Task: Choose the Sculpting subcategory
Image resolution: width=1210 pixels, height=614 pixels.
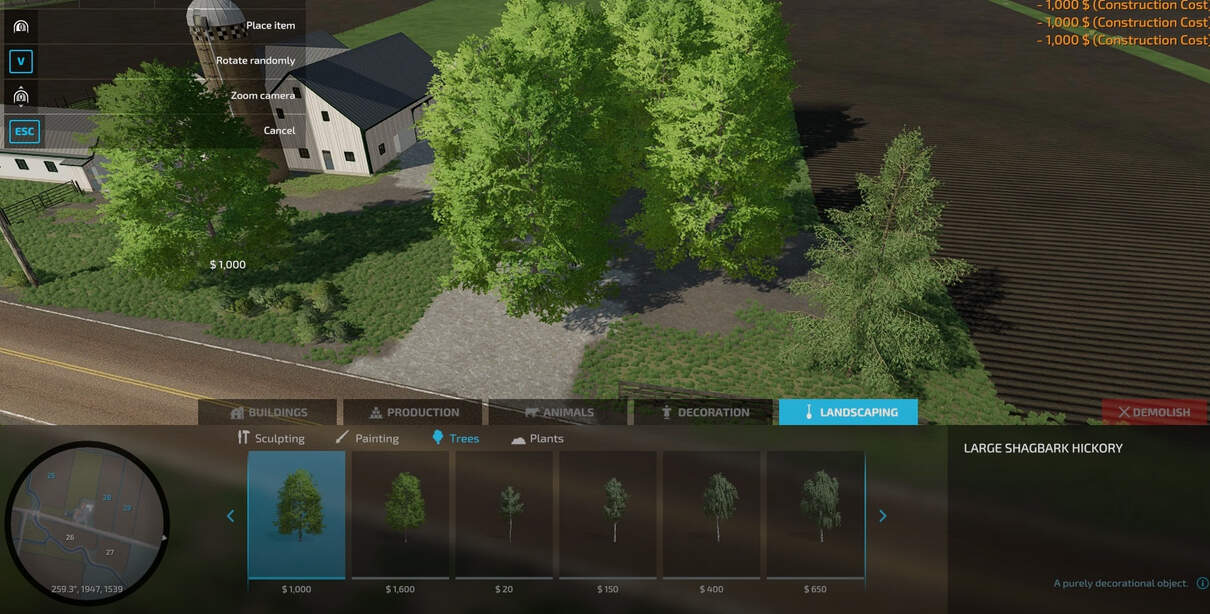Action: click(271, 438)
